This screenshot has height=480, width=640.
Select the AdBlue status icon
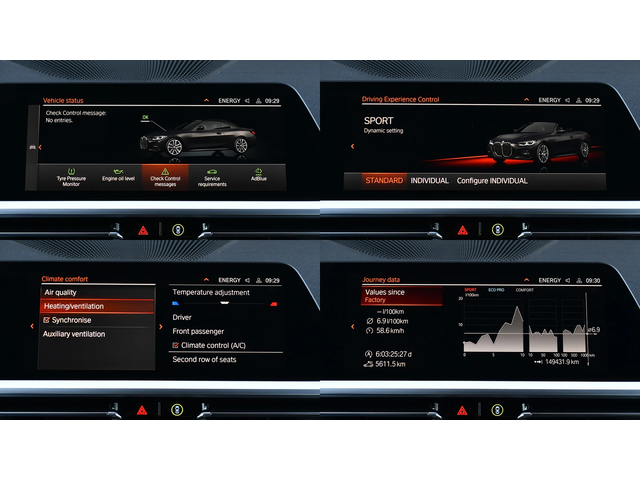259,175
